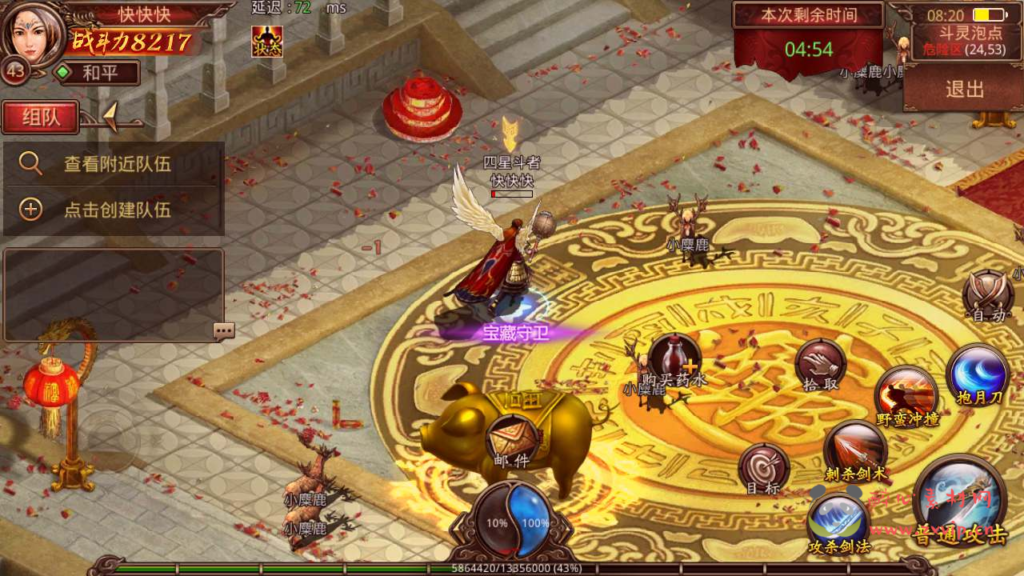
Task: Activate the 刺杀剑术 skill
Action: click(855, 448)
